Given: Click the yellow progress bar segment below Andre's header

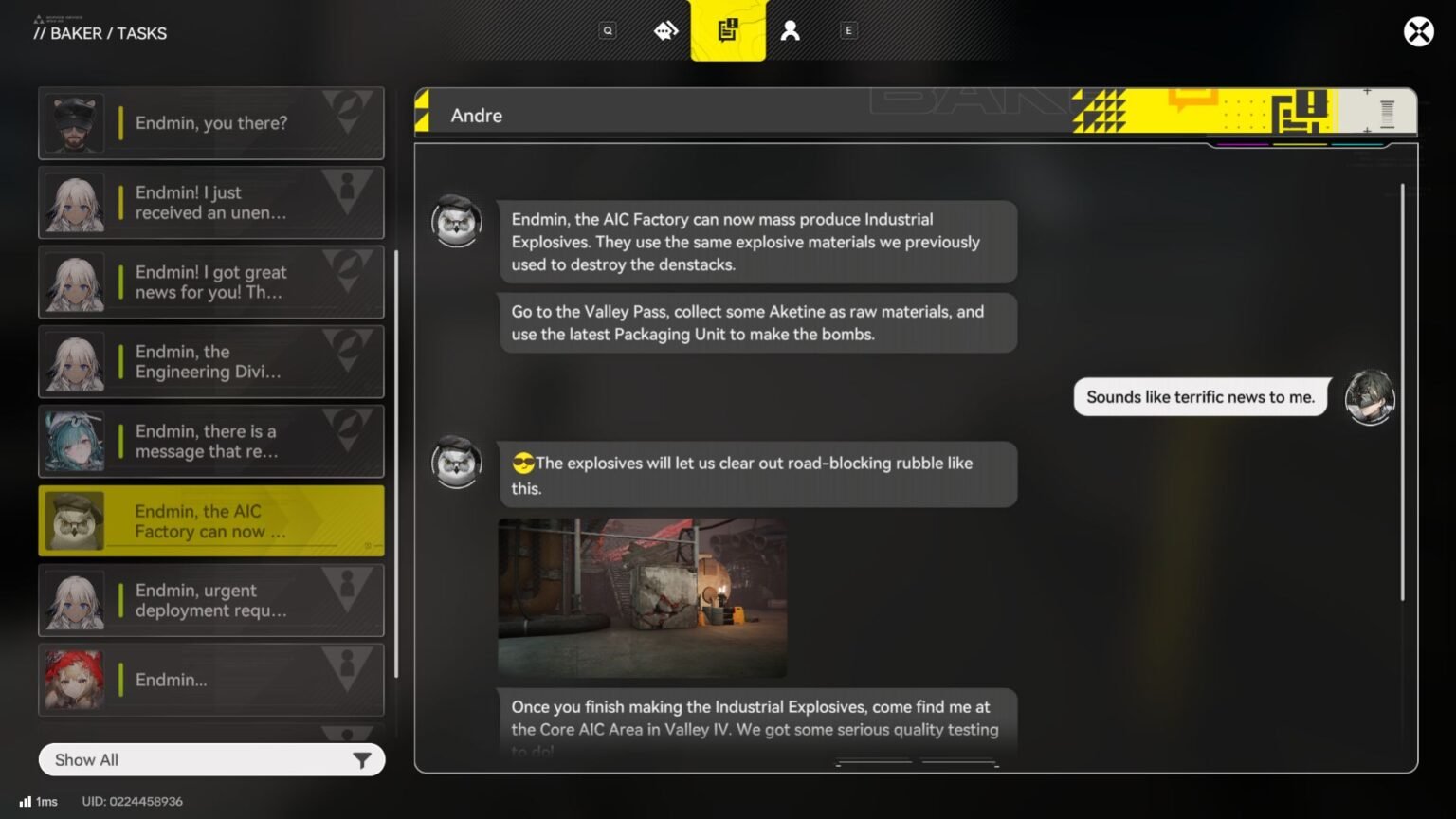Looking at the screenshot, I should tap(1300, 146).
